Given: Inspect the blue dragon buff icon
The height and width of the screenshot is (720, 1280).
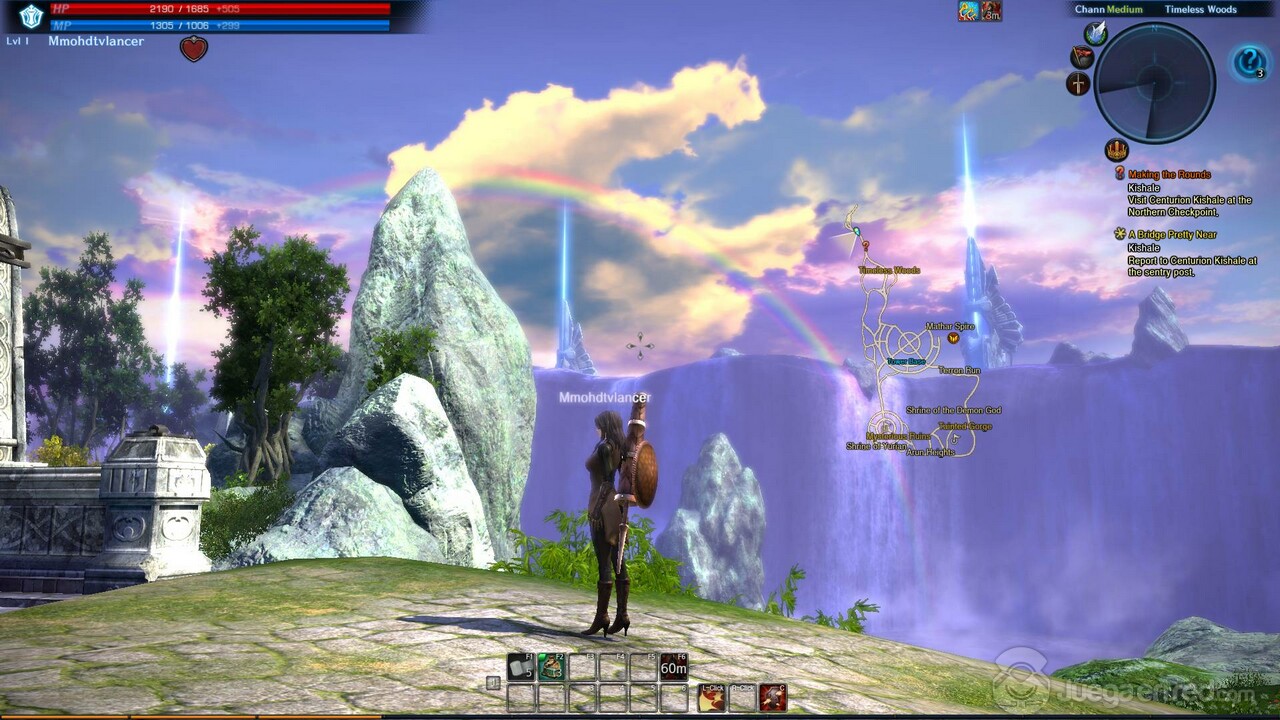Looking at the screenshot, I should point(968,12).
